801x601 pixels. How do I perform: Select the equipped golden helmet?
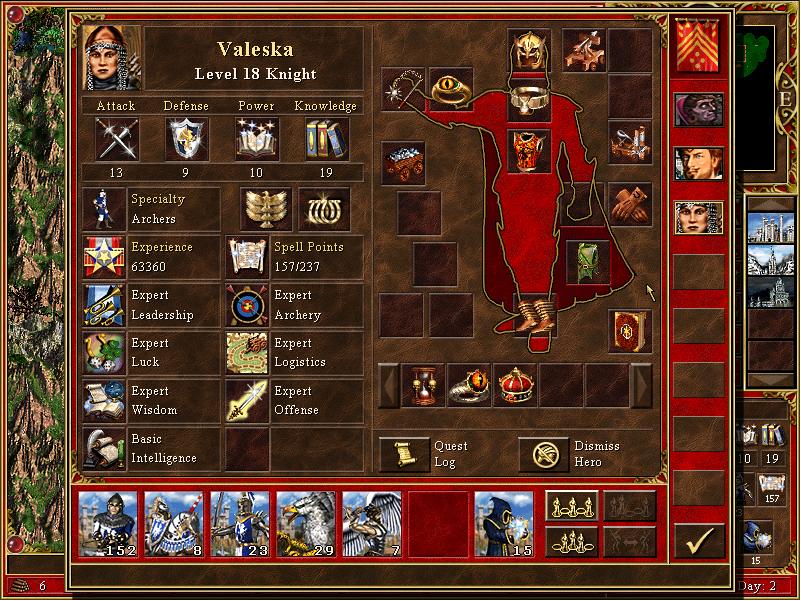[x=529, y=48]
